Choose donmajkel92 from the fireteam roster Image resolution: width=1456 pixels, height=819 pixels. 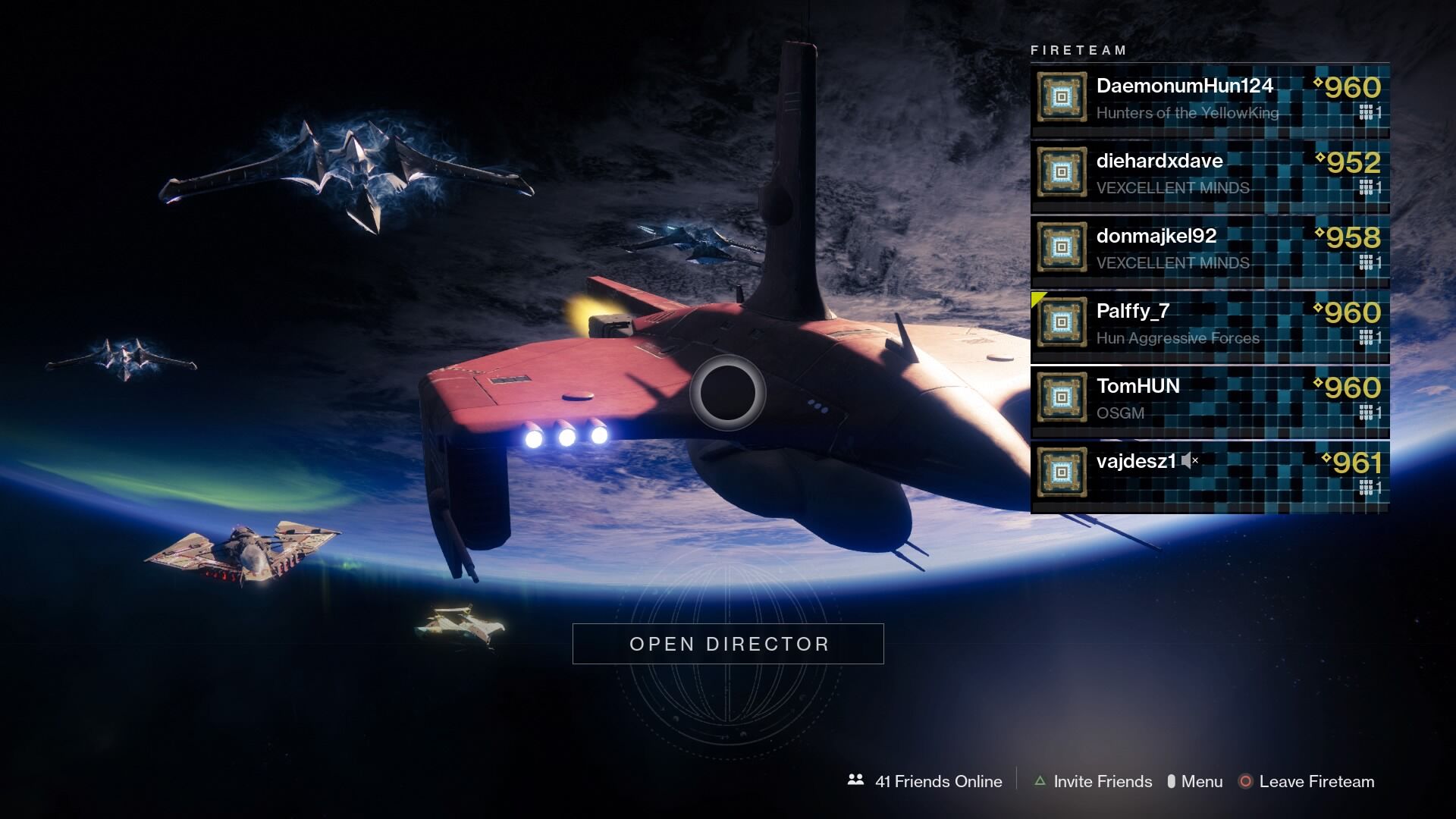[1210, 249]
